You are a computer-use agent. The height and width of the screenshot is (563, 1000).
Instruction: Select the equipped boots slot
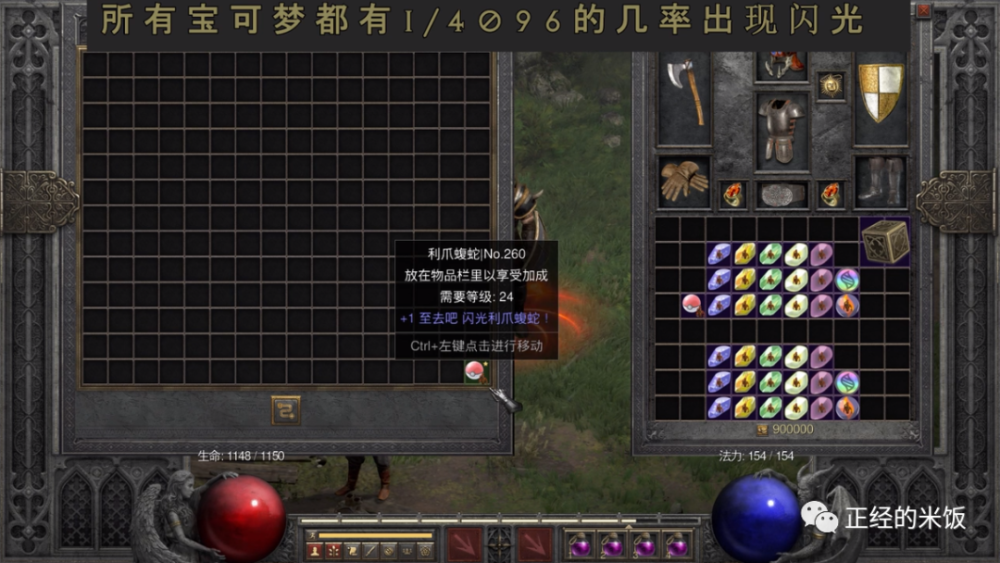point(880,181)
